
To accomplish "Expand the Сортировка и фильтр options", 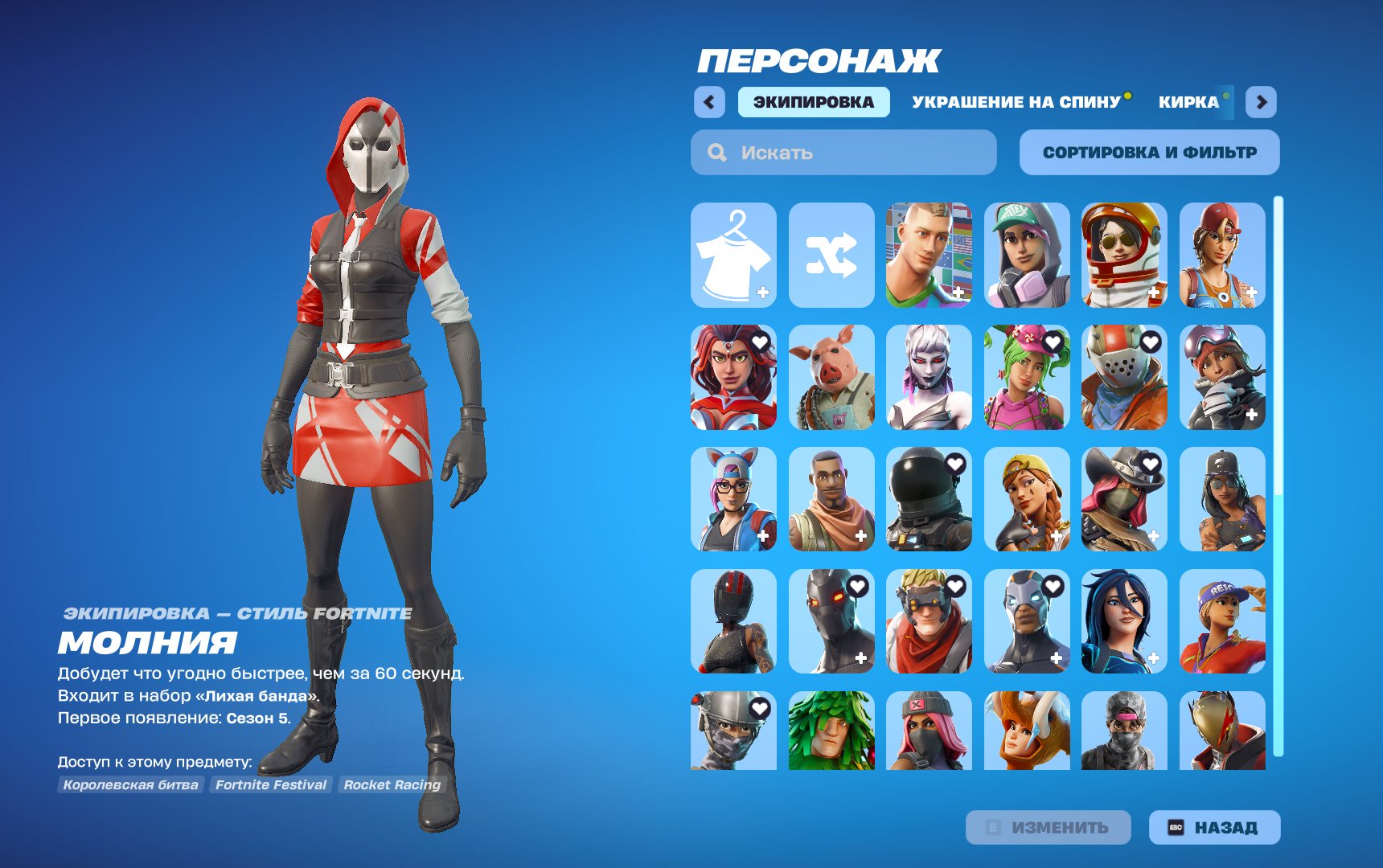I will pos(1148,151).
